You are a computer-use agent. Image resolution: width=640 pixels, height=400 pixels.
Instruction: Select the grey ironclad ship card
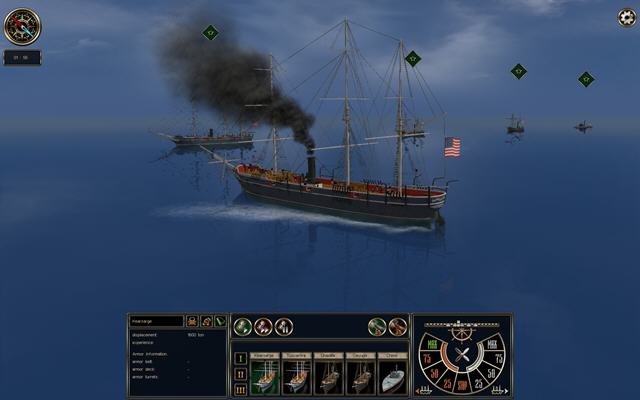click(x=391, y=373)
